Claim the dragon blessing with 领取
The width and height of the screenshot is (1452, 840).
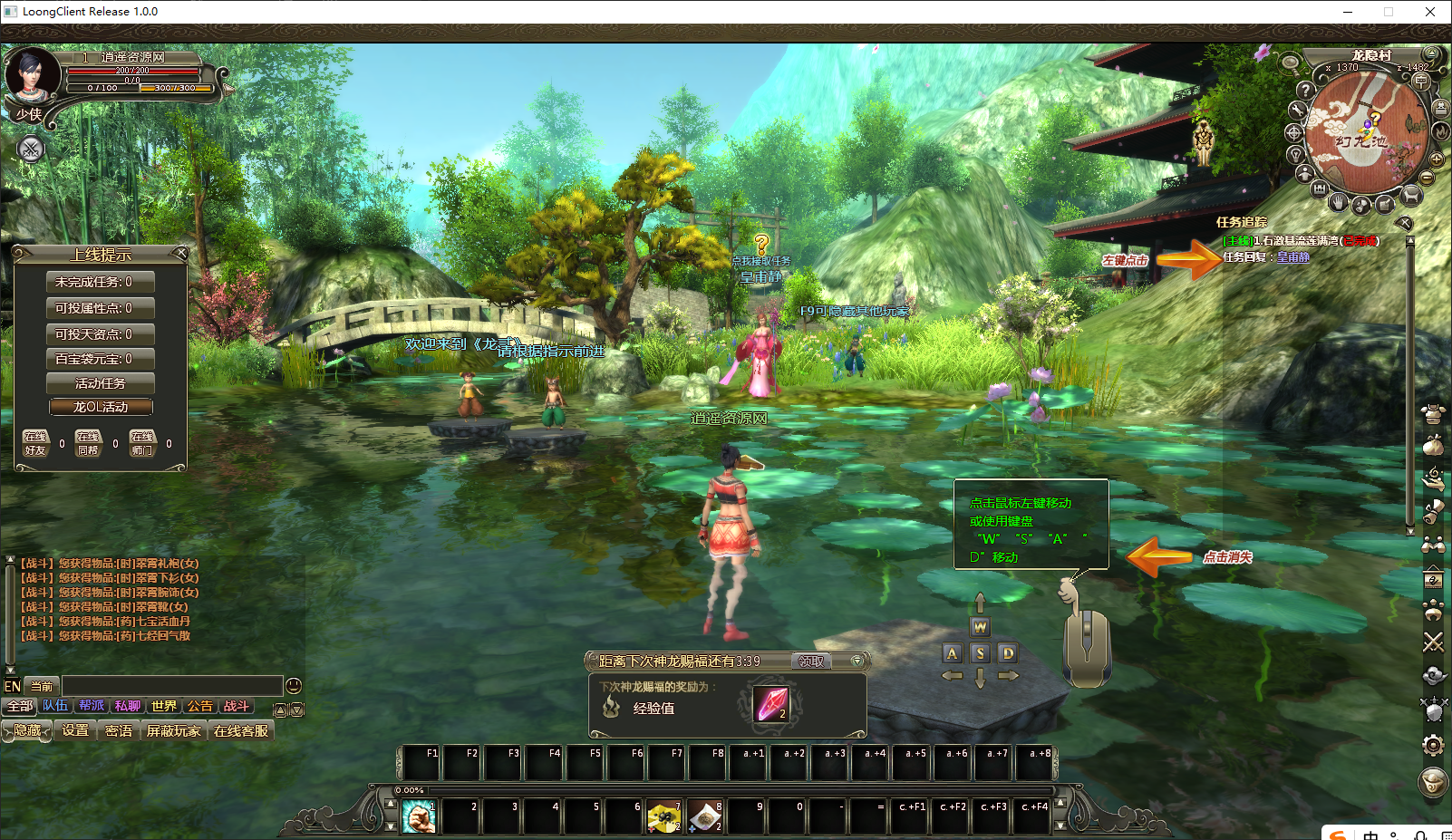[810, 661]
